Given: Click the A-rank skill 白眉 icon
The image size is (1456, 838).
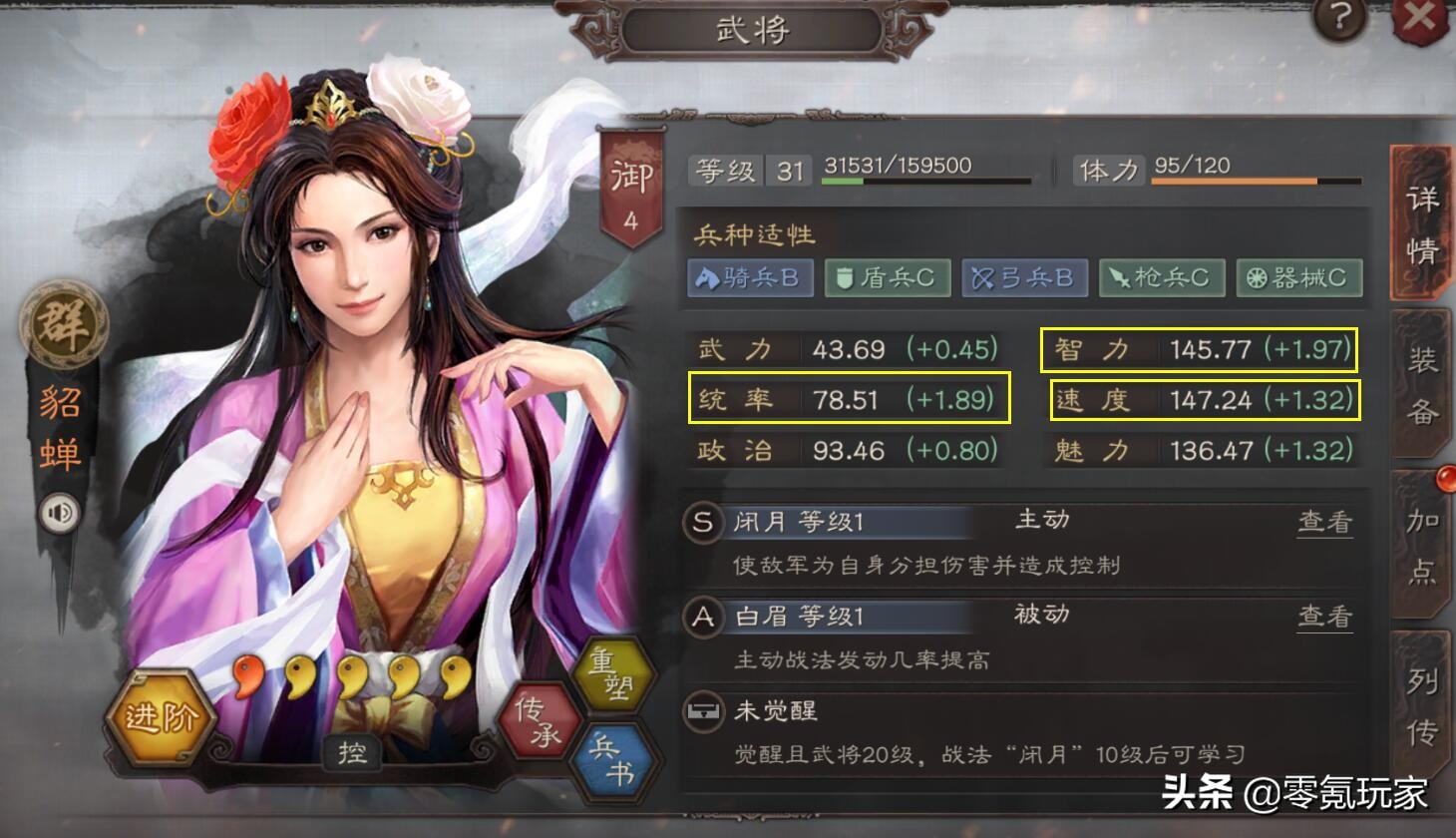Looking at the screenshot, I should tap(701, 618).
